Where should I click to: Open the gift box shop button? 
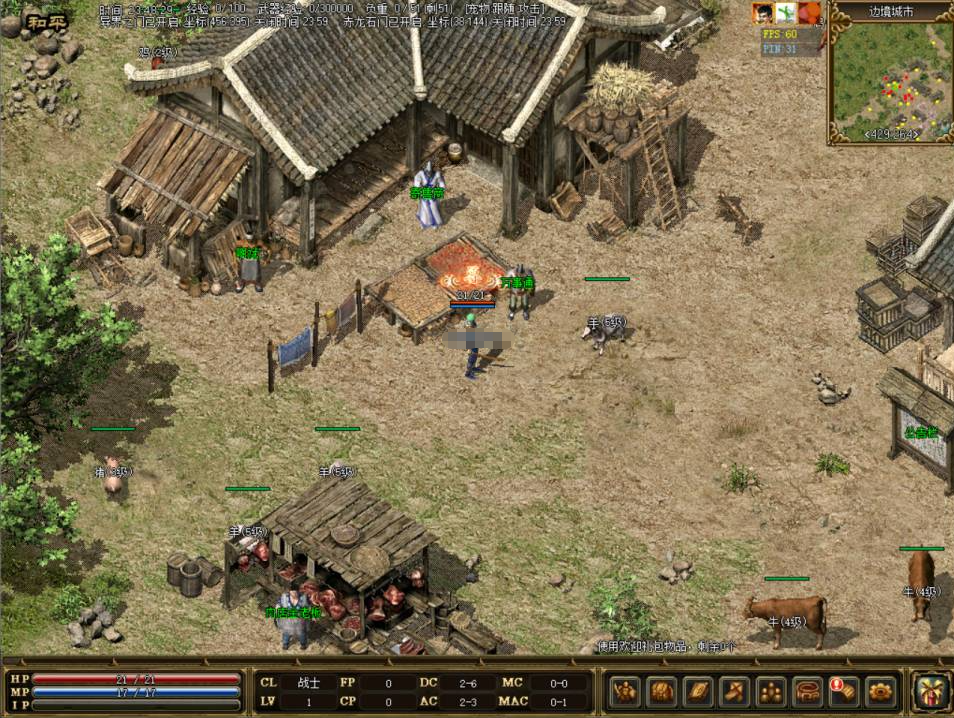(x=931, y=691)
